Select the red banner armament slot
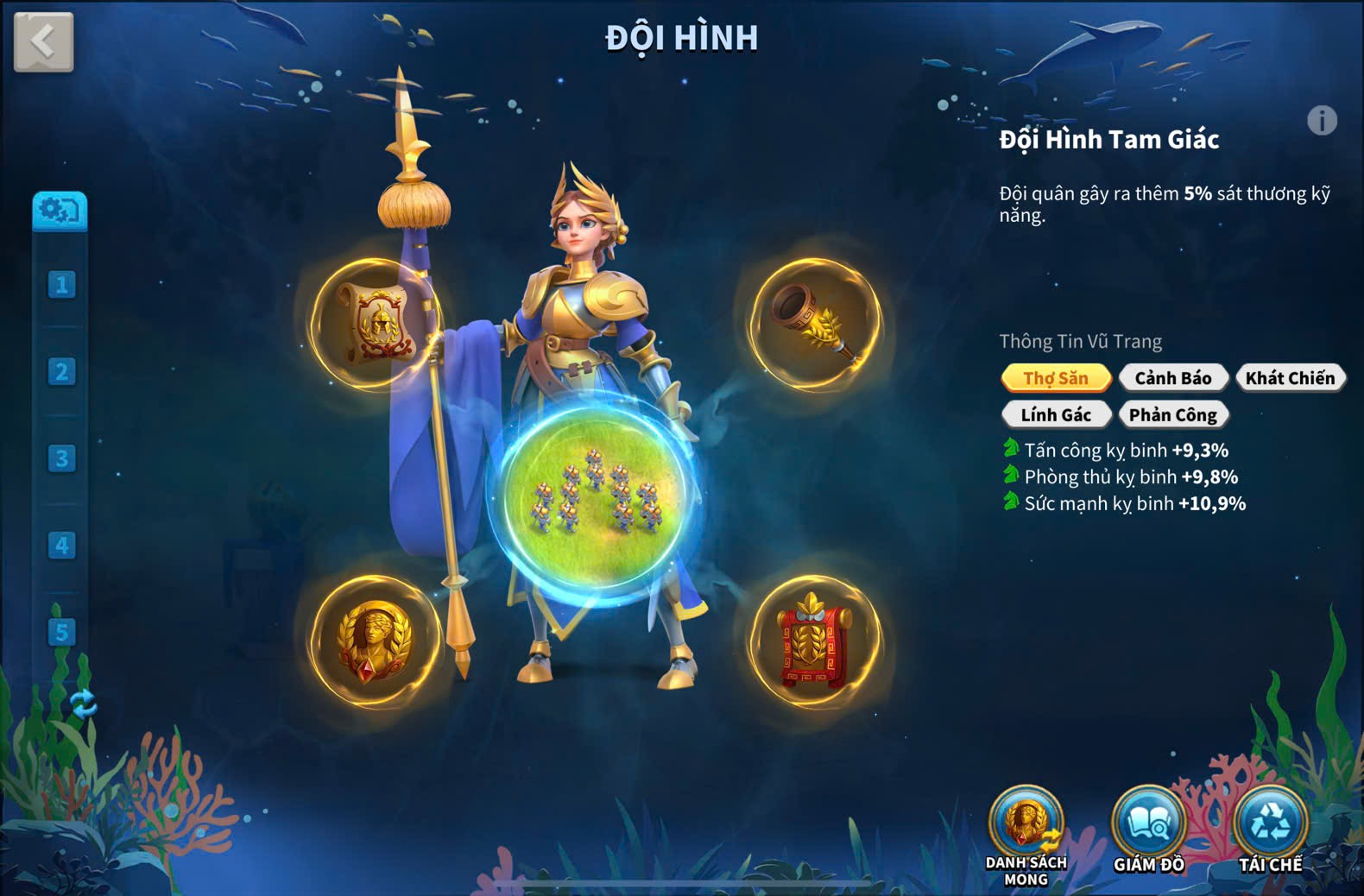The width and height of the screenshot is (1364, 896). [x=815, y=641]
